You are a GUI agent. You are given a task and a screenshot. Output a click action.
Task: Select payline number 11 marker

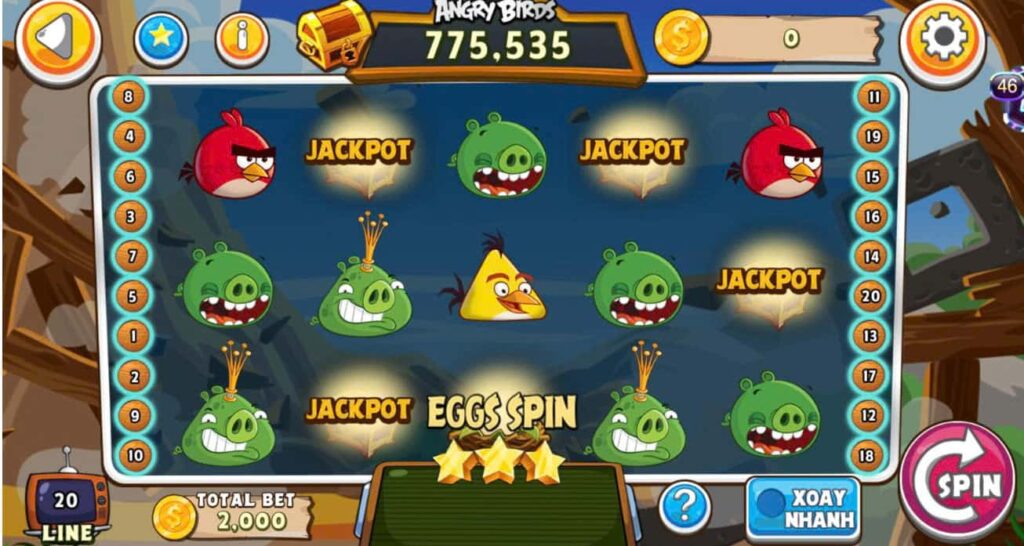(873, 97)
